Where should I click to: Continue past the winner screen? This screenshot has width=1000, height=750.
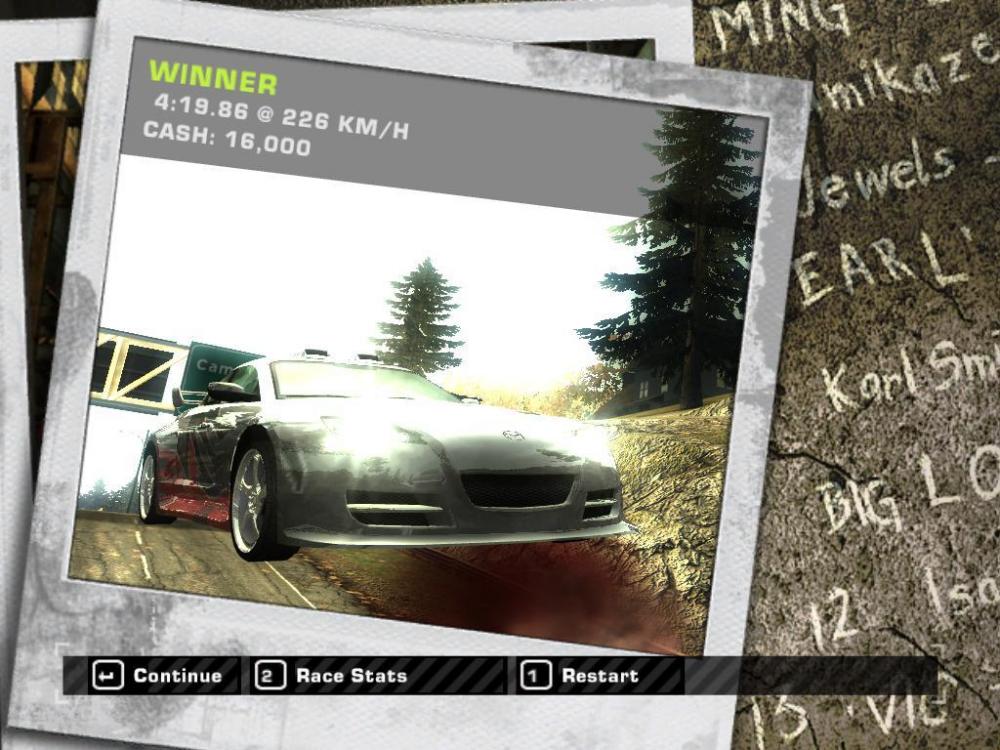pos(158,676)
